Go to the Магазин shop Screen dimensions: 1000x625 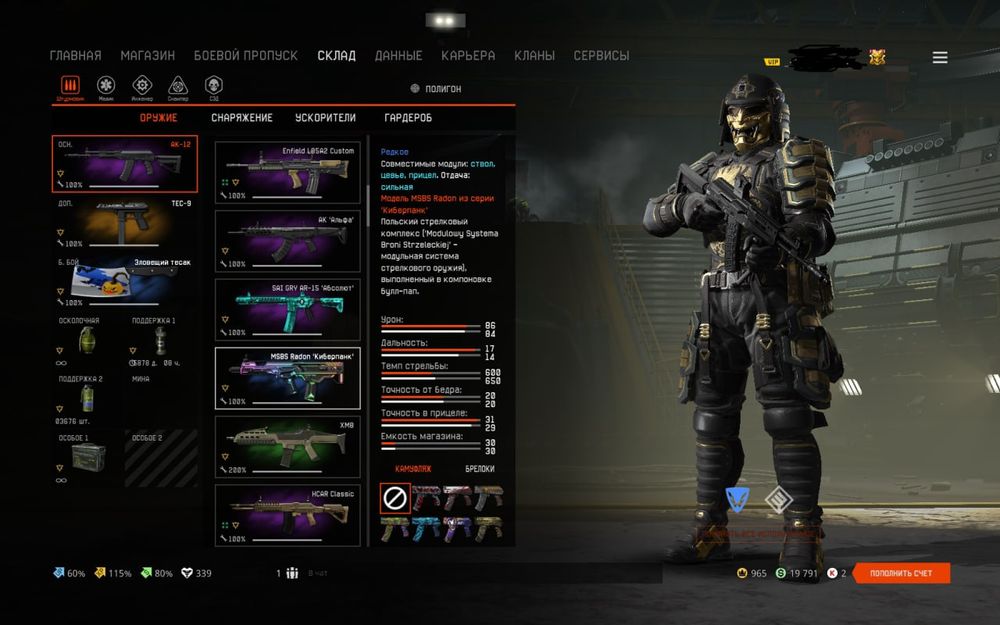point(147,56)
